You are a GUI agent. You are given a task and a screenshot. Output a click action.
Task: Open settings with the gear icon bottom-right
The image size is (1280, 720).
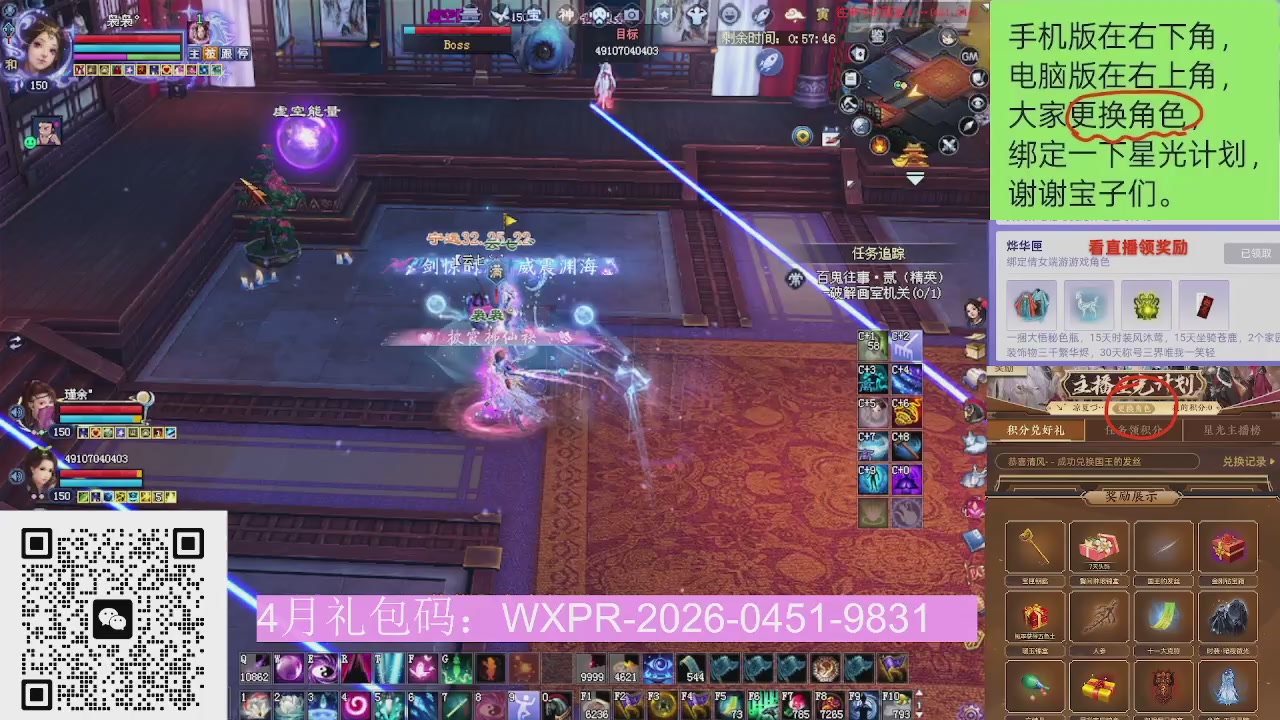tap(970, 712)
